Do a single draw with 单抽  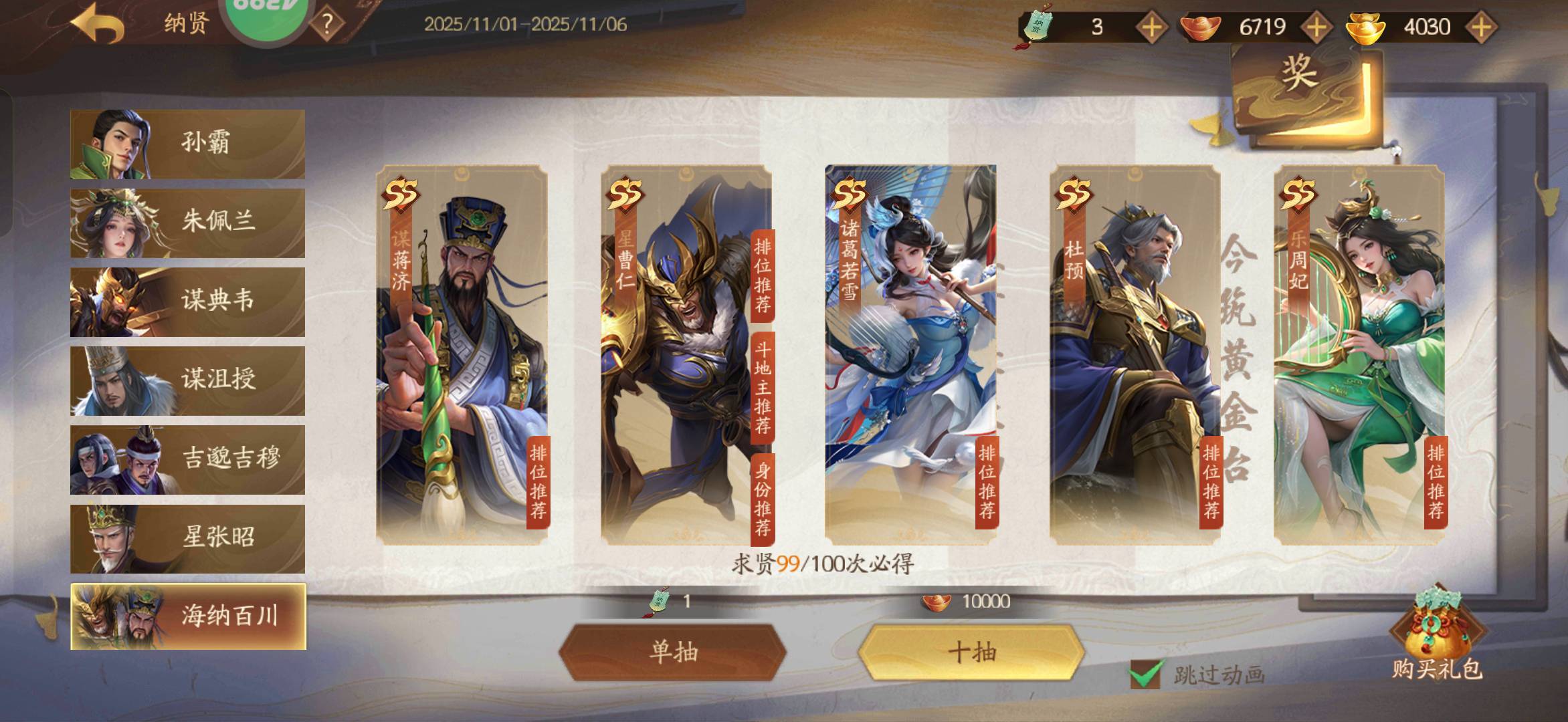[672, 652]
